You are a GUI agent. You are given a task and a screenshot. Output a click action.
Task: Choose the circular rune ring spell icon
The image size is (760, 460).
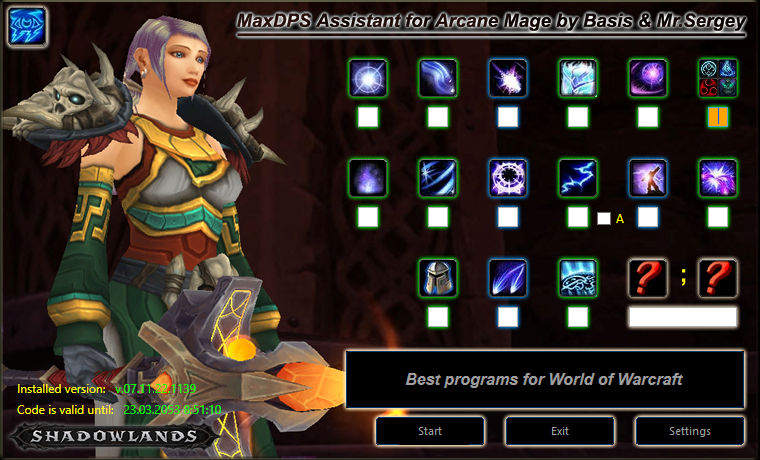click(508, 178)
